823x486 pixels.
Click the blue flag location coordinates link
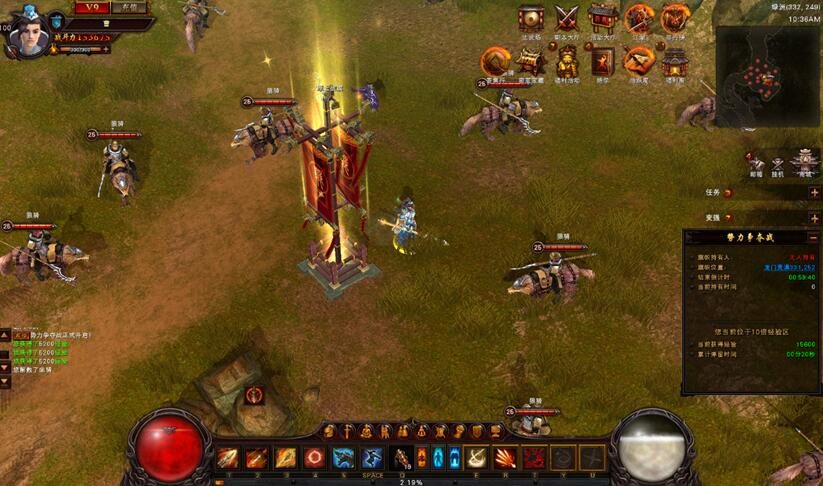(788, 267)
